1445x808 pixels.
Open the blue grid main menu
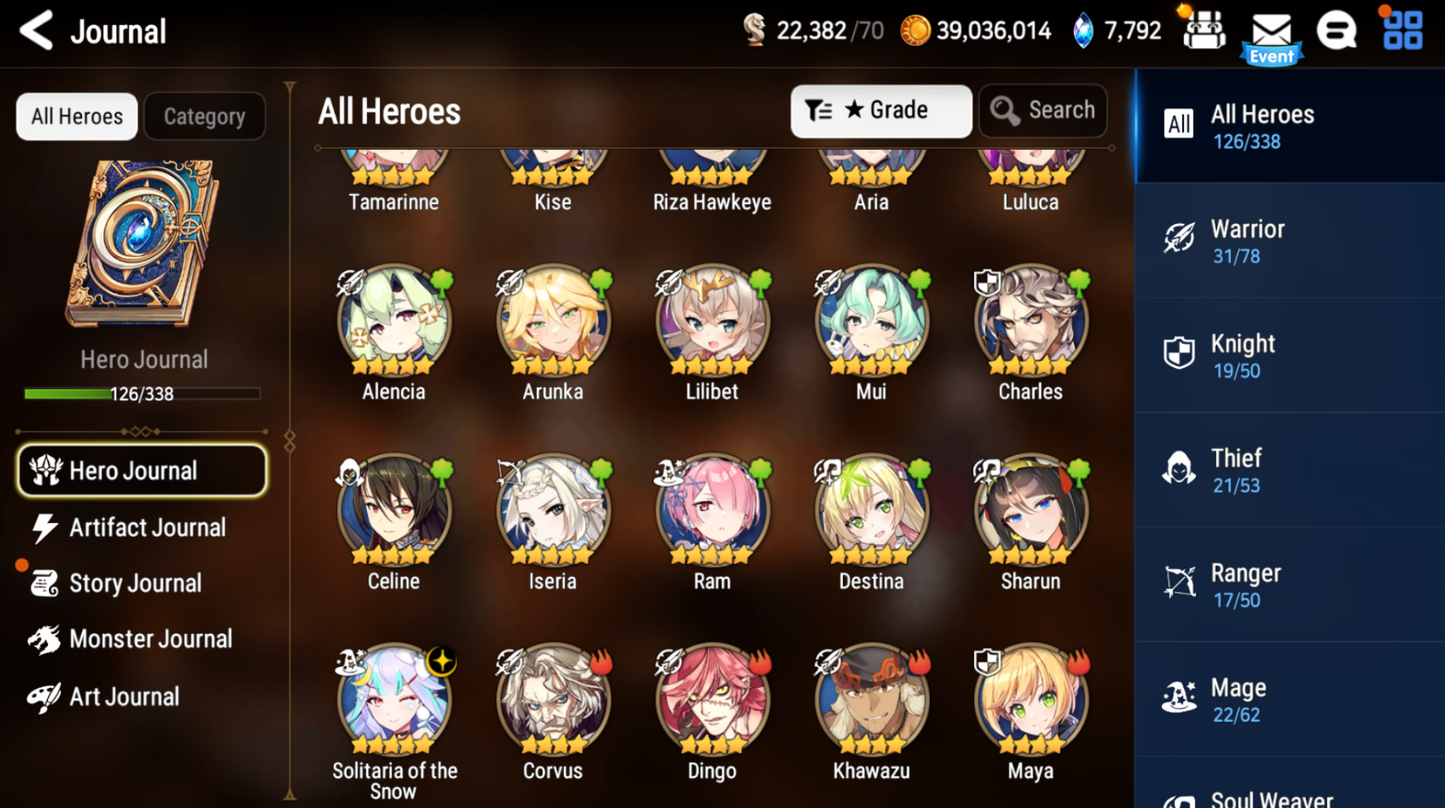point(1402,31)
